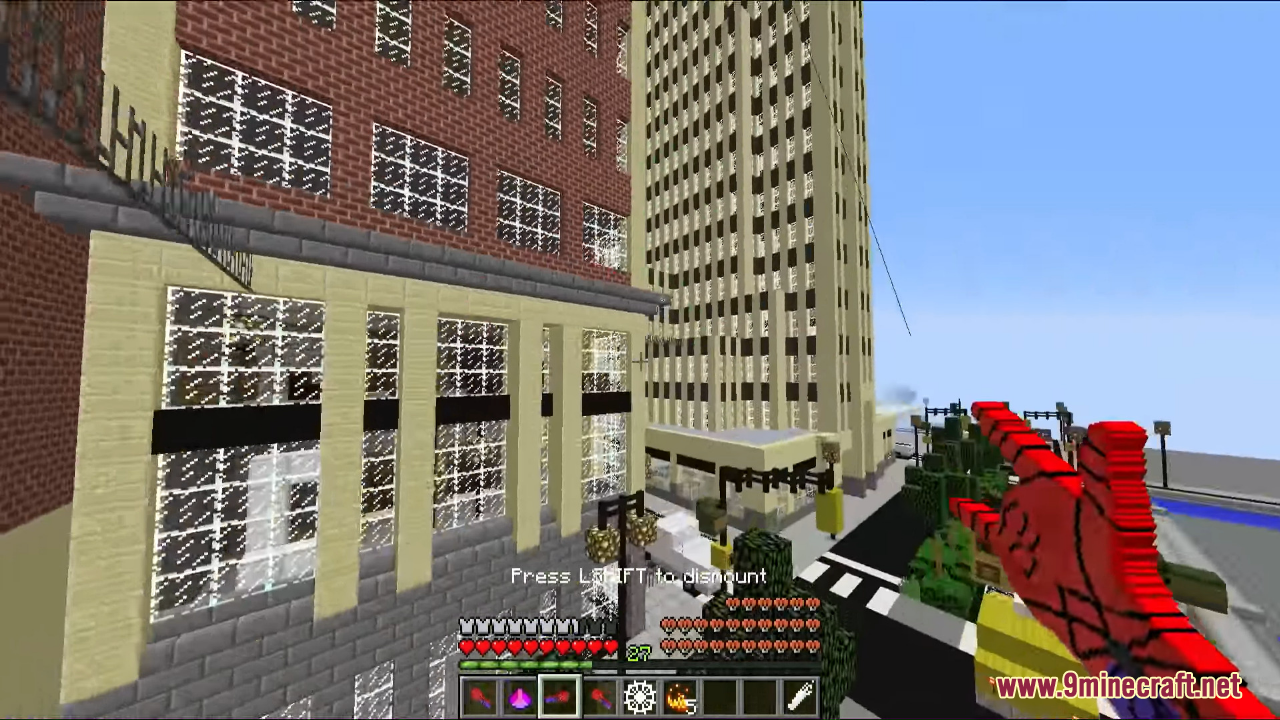Select the first red firework-like hotbar item
Image resolution: width=1280 pixels, height=720 pixels.
[480, 697]
